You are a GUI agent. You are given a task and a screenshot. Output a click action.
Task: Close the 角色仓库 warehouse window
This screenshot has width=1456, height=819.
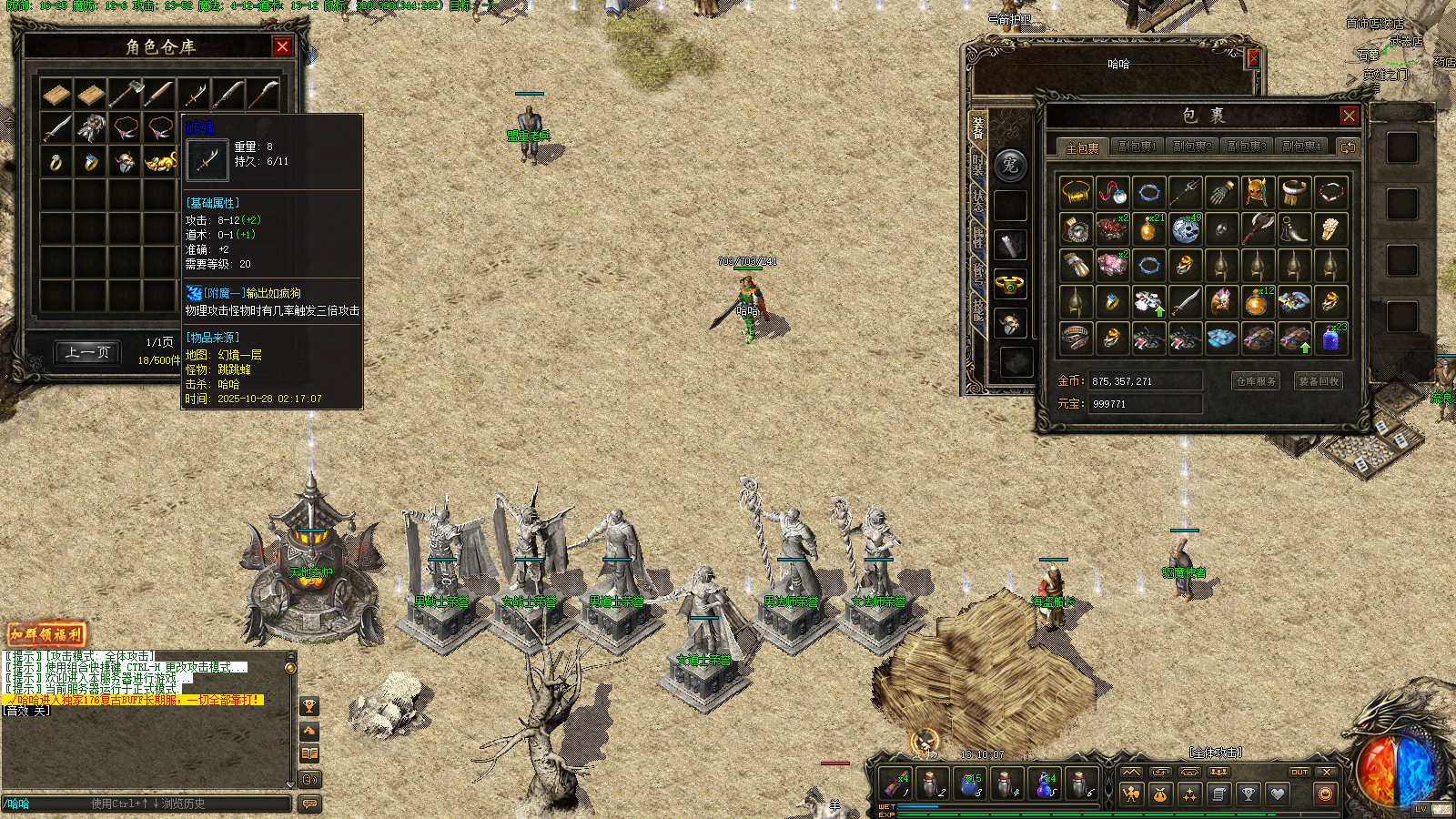tap(282, 47)
